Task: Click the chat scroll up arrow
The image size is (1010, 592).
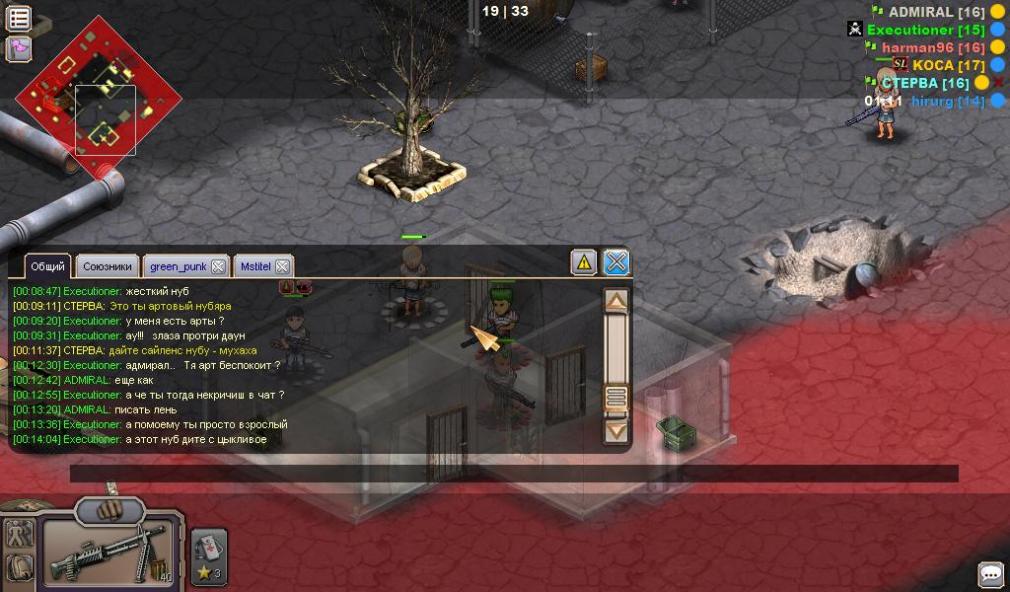Action: coord(617,300)
